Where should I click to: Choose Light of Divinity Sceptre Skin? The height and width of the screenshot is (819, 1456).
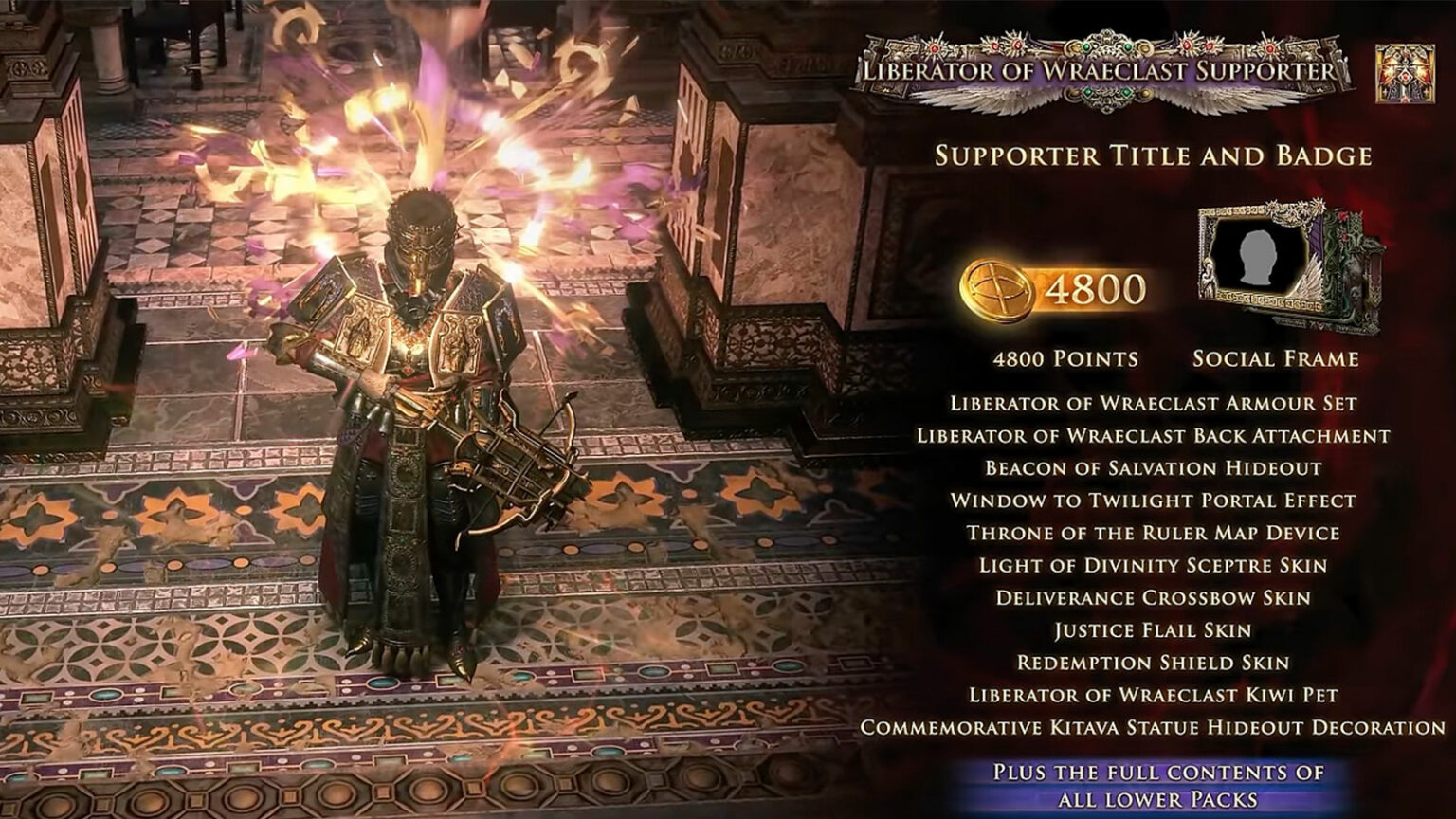coord(1153,566)
